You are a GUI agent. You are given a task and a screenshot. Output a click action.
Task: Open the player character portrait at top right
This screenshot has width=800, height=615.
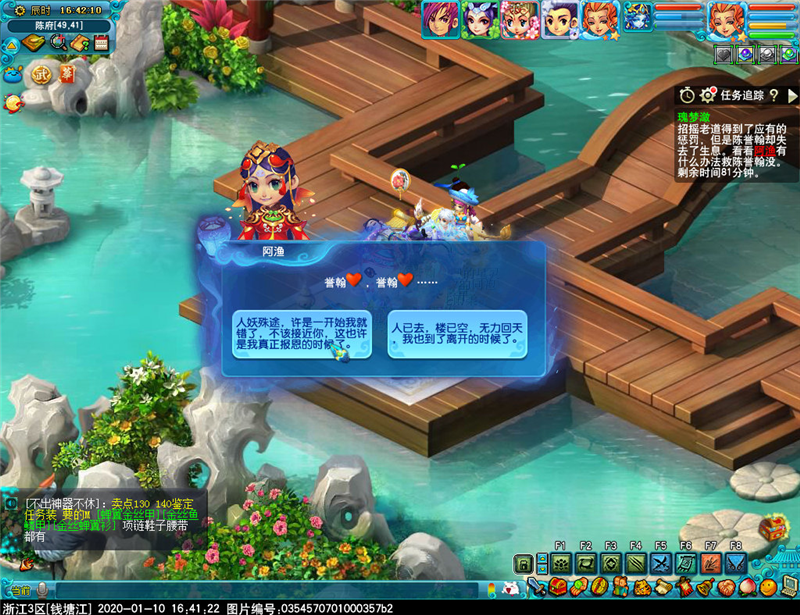coord(727,19)
